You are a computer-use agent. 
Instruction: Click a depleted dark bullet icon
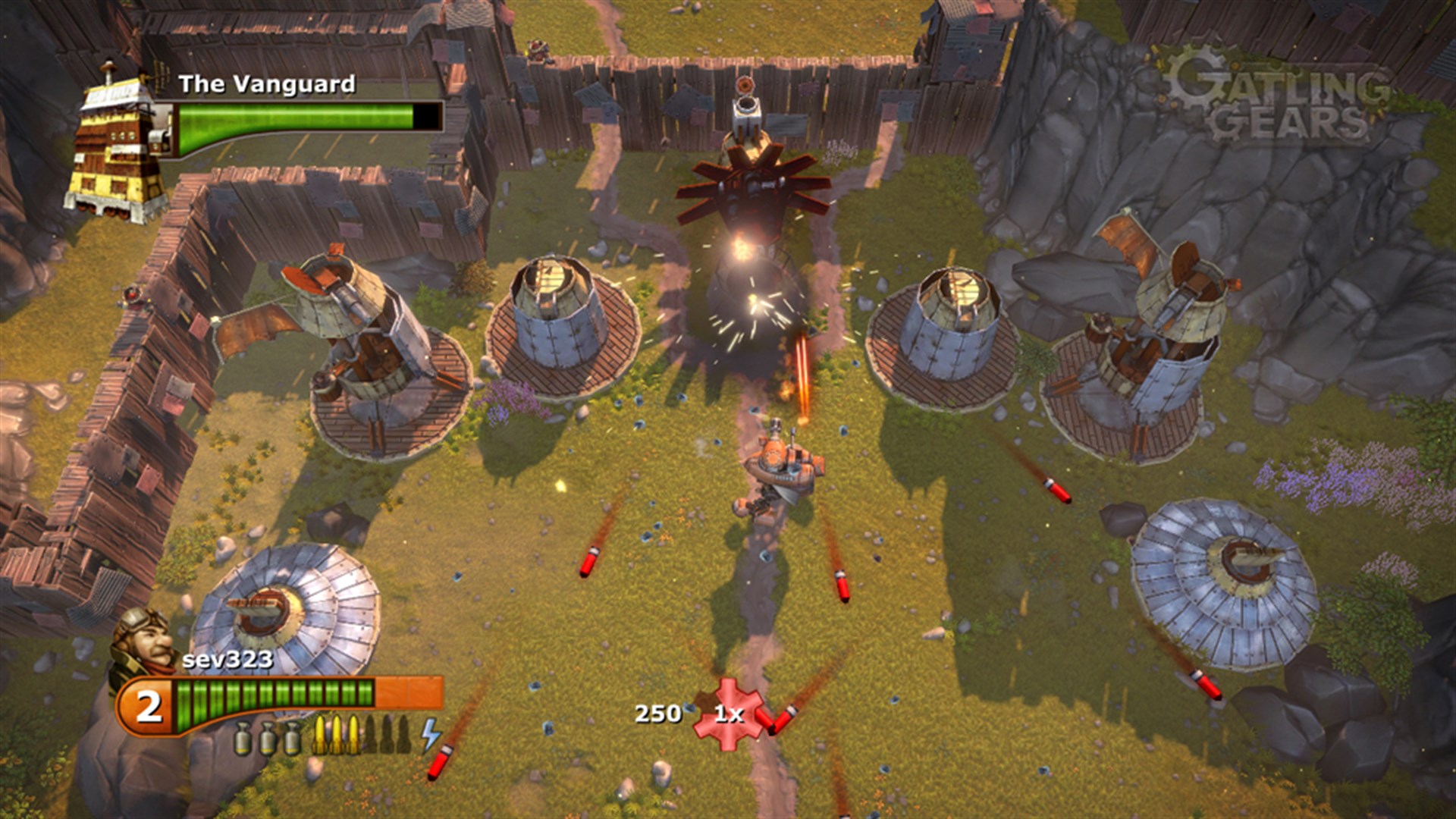click(x=372, y=736)
